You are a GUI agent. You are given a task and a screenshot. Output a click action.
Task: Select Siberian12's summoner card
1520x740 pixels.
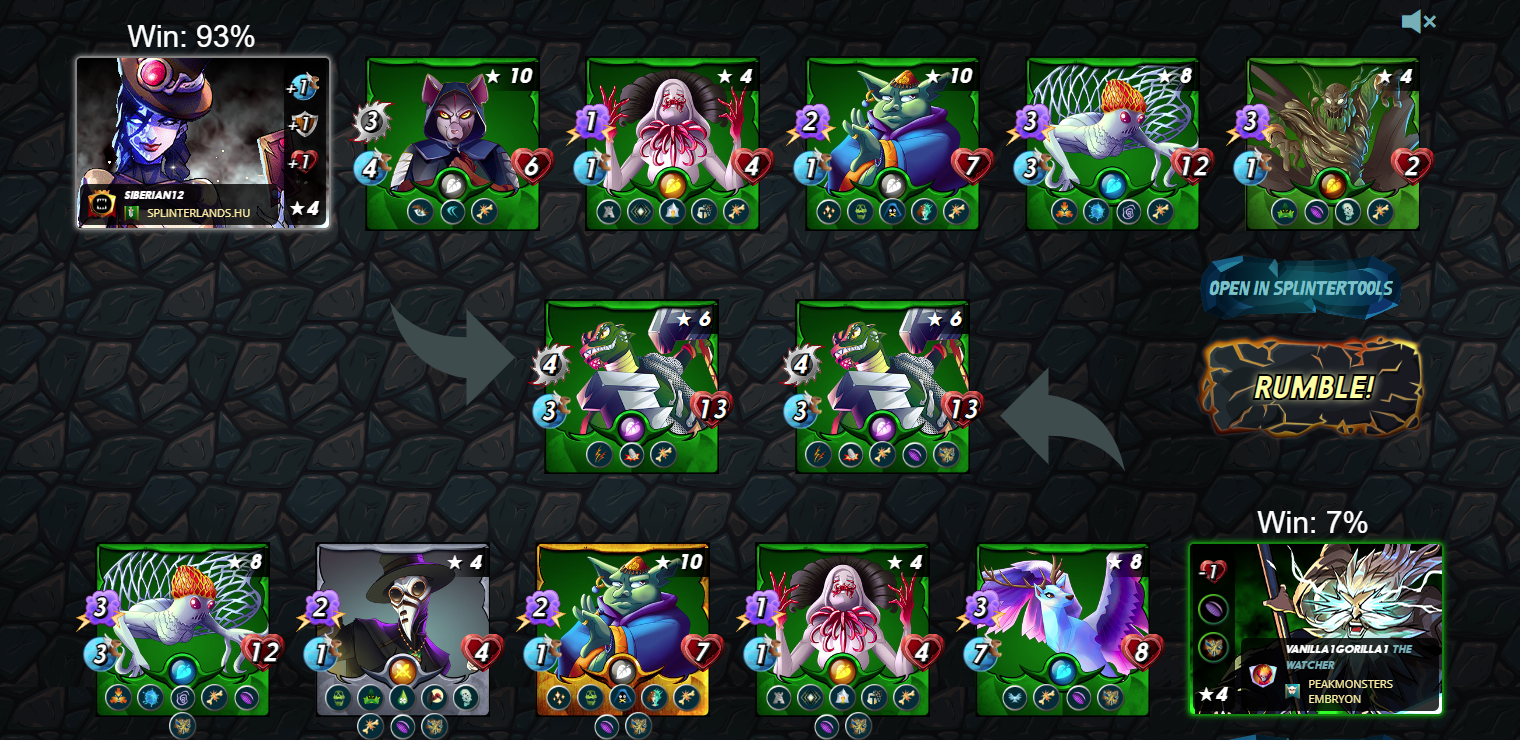tap(203, 142)
